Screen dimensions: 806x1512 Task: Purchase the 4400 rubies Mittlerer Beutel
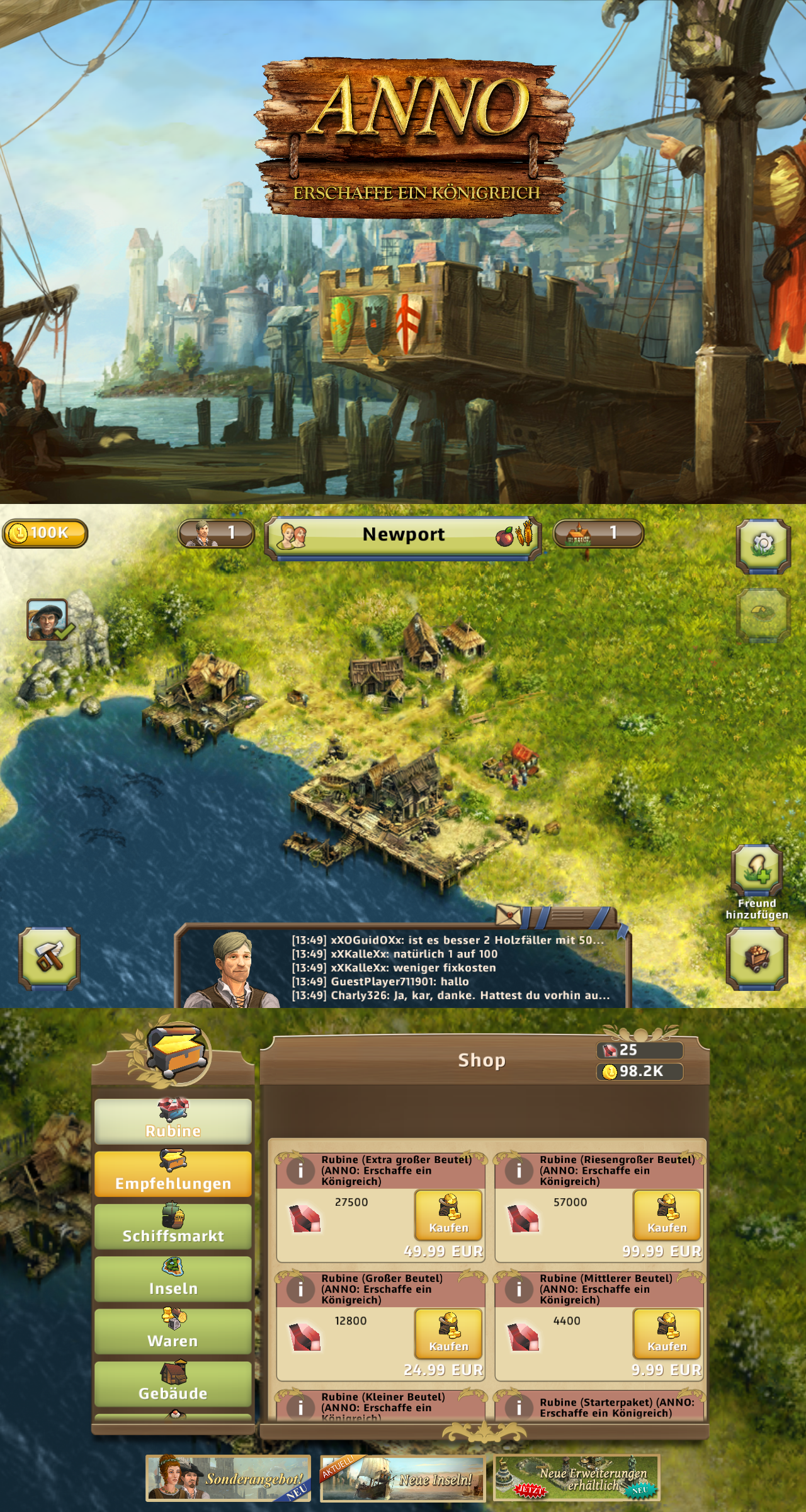[x=667, y=1334]
